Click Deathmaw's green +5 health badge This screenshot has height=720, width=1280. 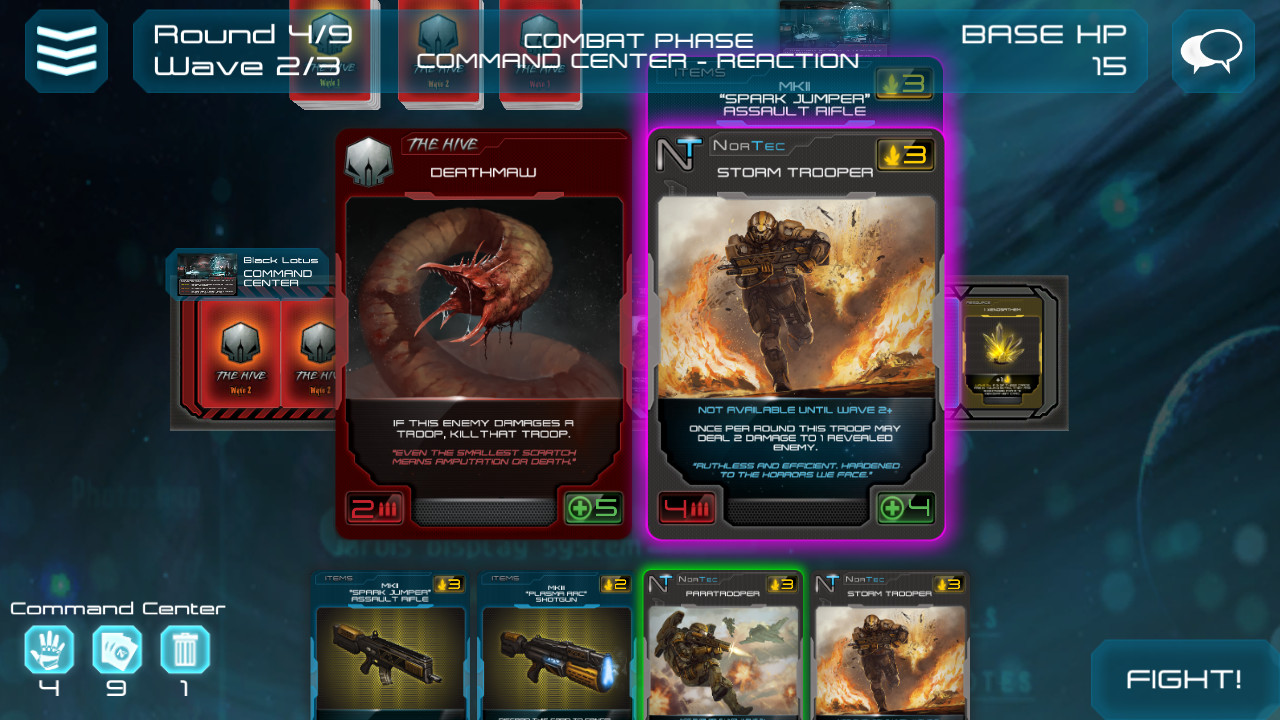[594, 508]
